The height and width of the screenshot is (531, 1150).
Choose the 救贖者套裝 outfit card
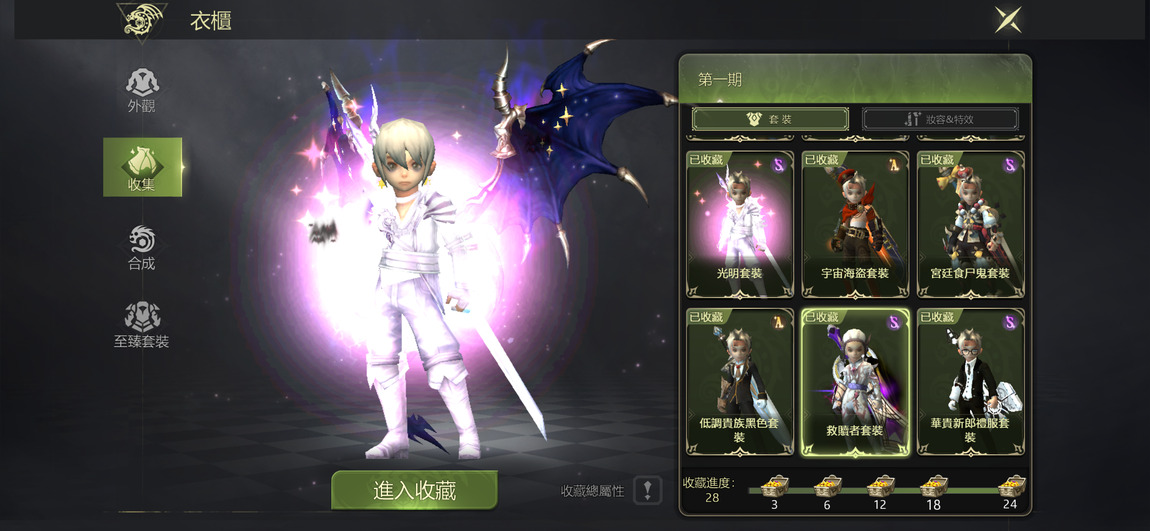(x=855, y=381)
